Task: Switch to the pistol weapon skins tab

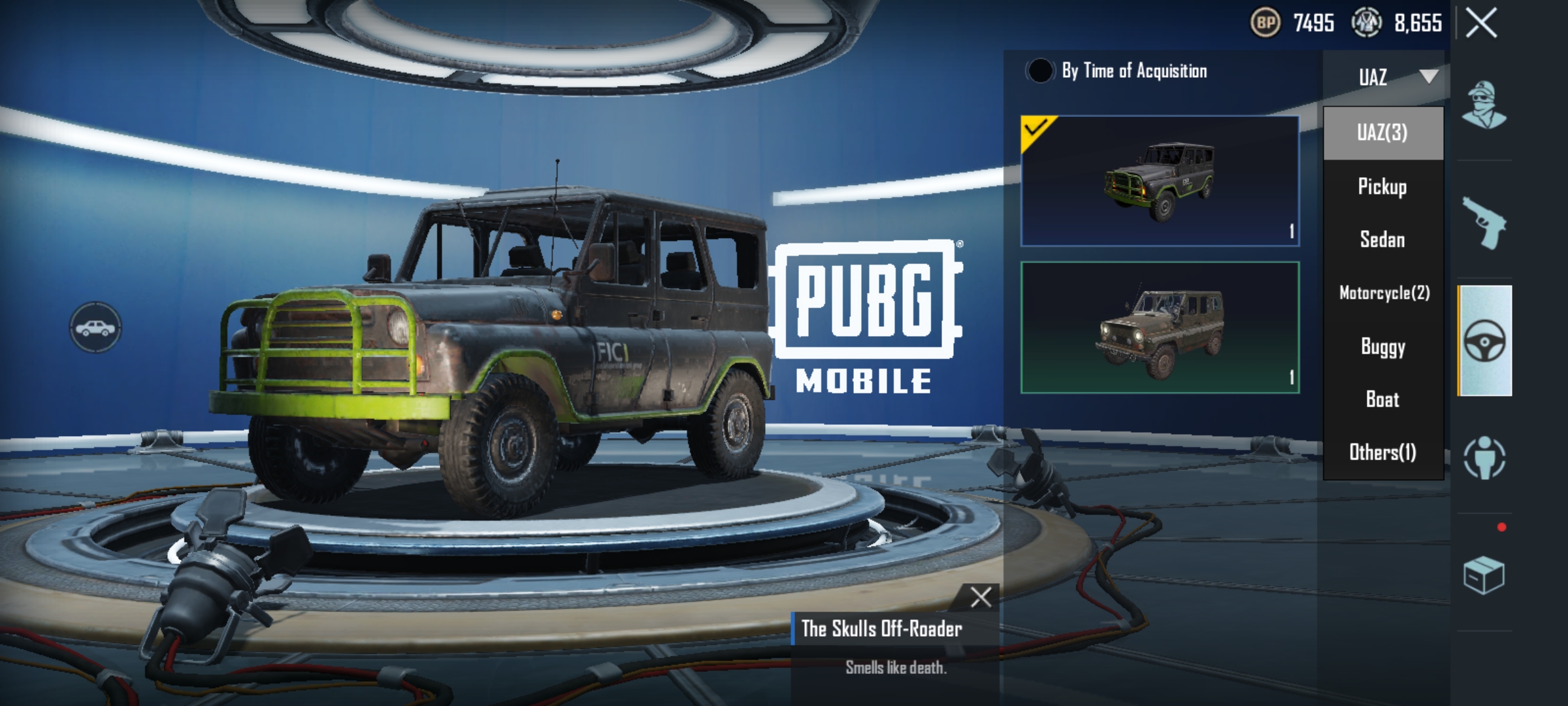Action: (1484, 222)
